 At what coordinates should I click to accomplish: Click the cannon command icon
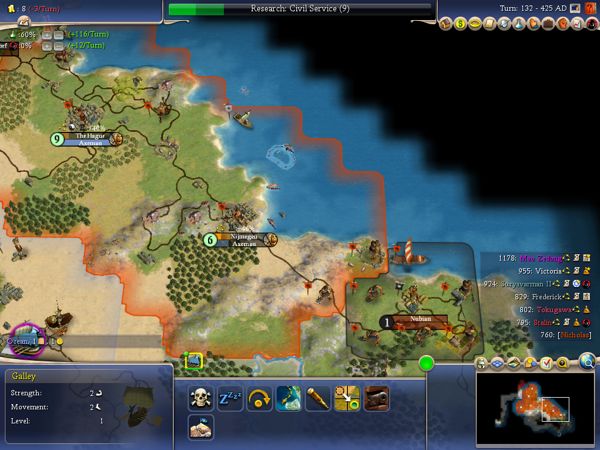coord(376,397)
